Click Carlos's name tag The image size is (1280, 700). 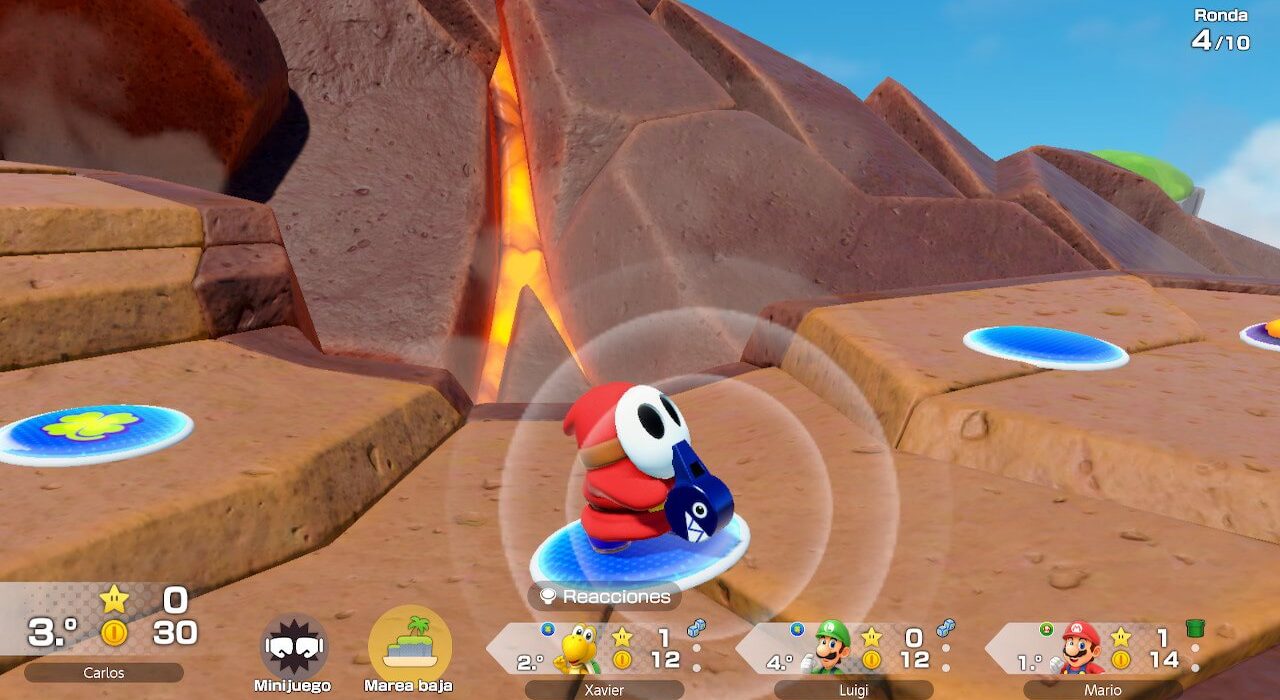tap(104, 673)
